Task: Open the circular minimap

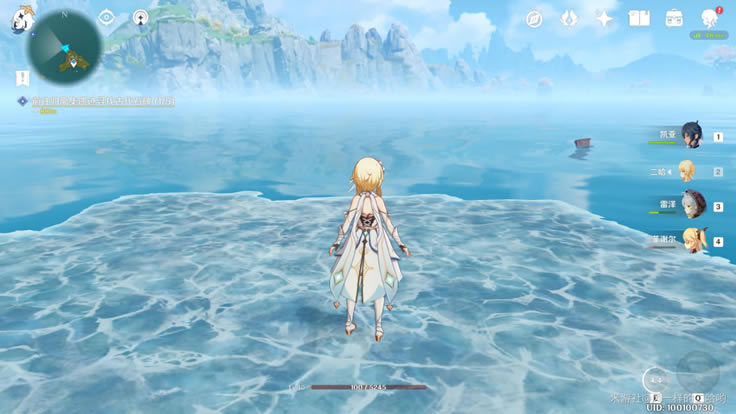Action: click(x=64, y=47)
